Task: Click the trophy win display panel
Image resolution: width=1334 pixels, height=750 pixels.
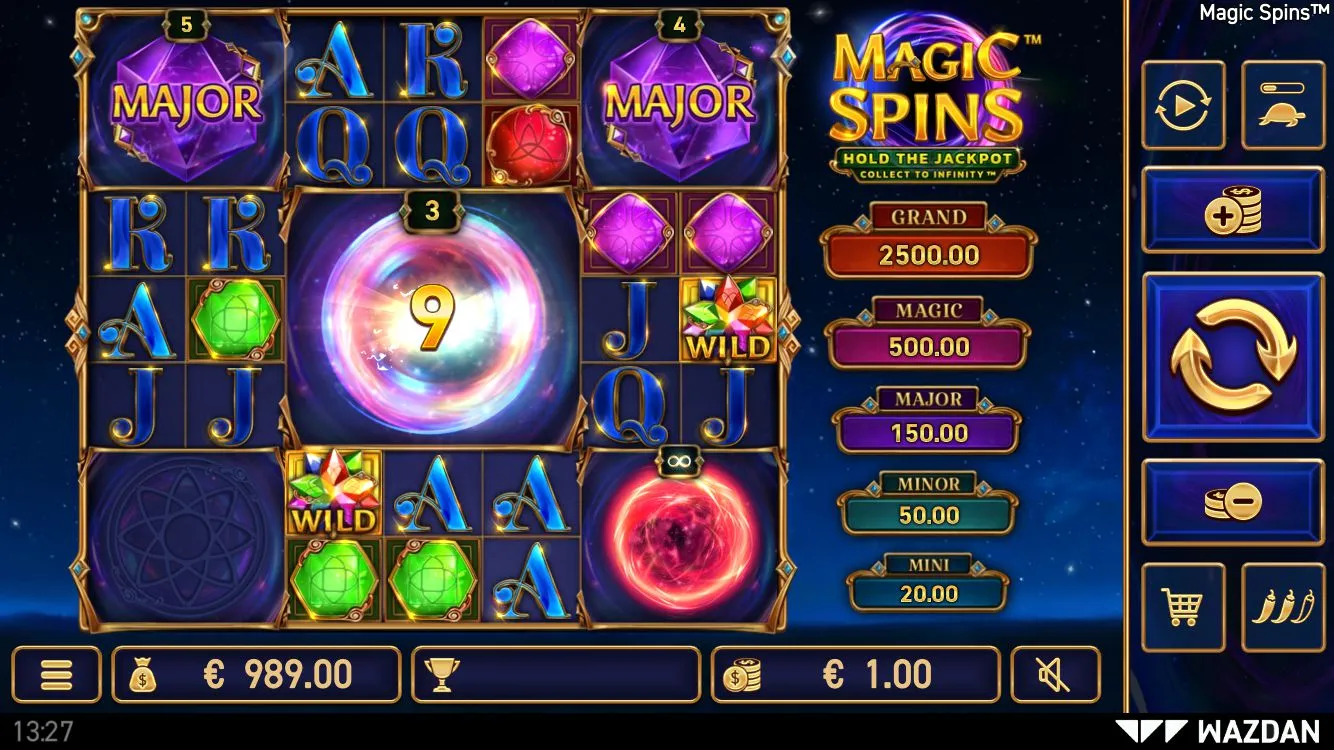Action: coord(555,675)
